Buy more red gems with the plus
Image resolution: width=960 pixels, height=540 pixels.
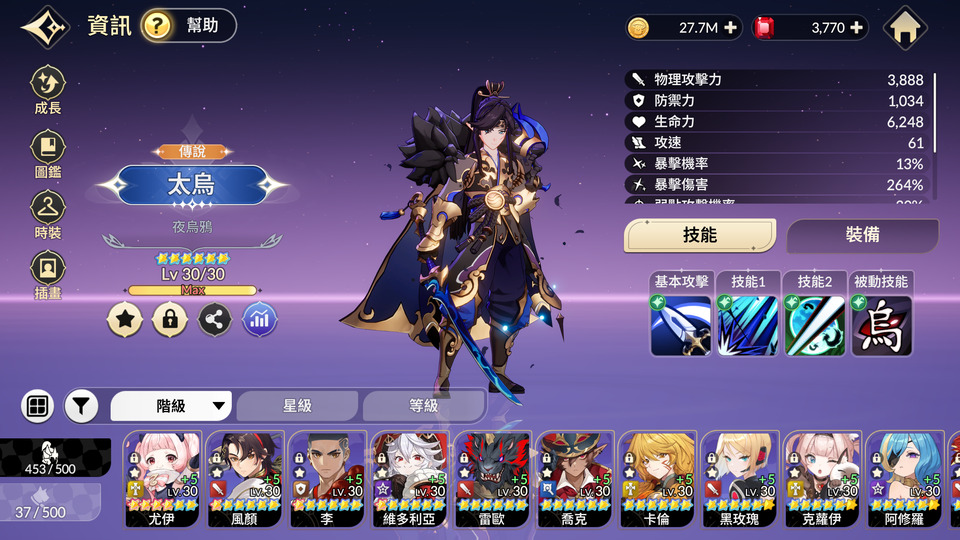pyautogui.click(x=857, y=28)
